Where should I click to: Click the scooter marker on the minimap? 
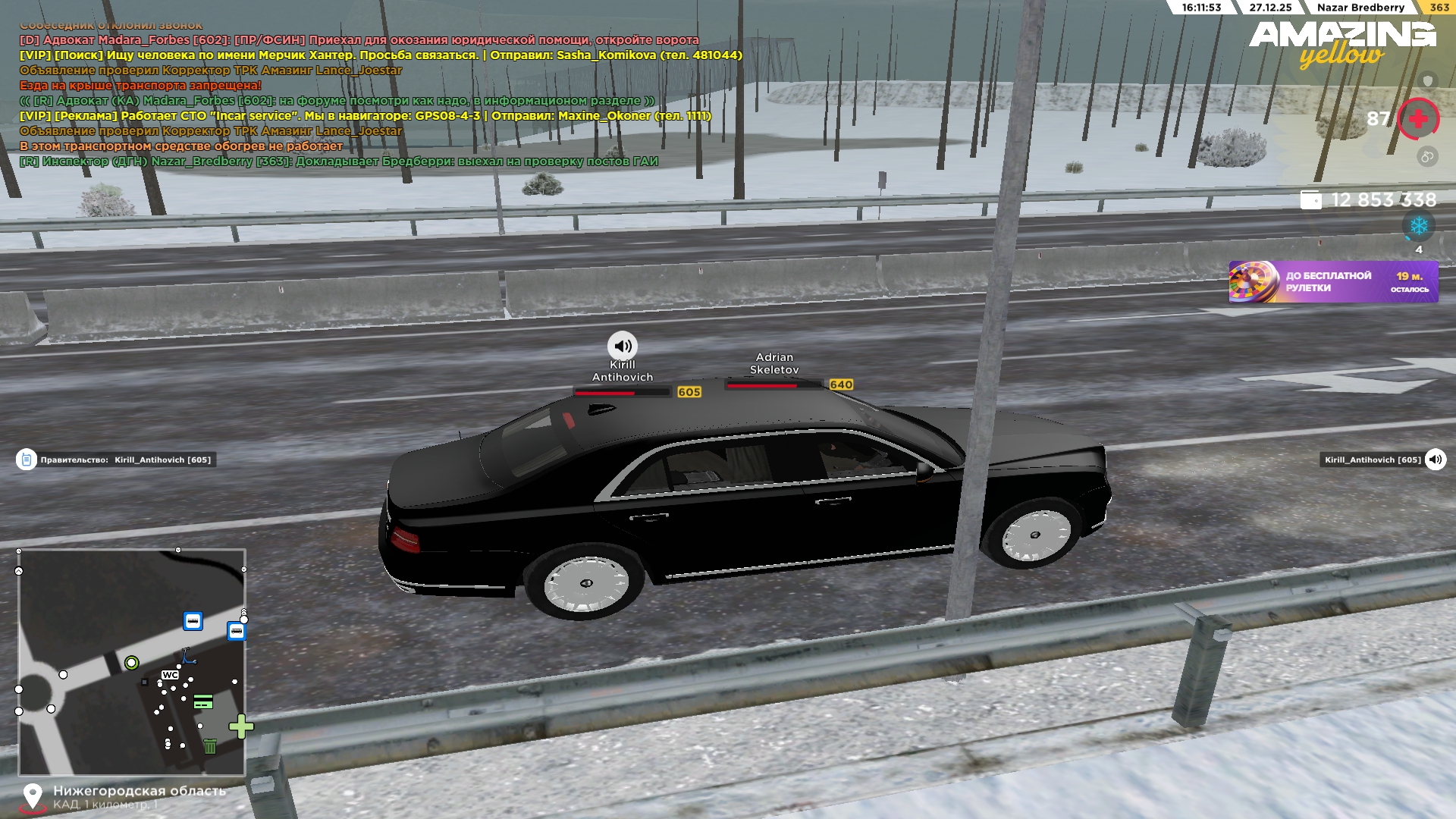(187, 656)
